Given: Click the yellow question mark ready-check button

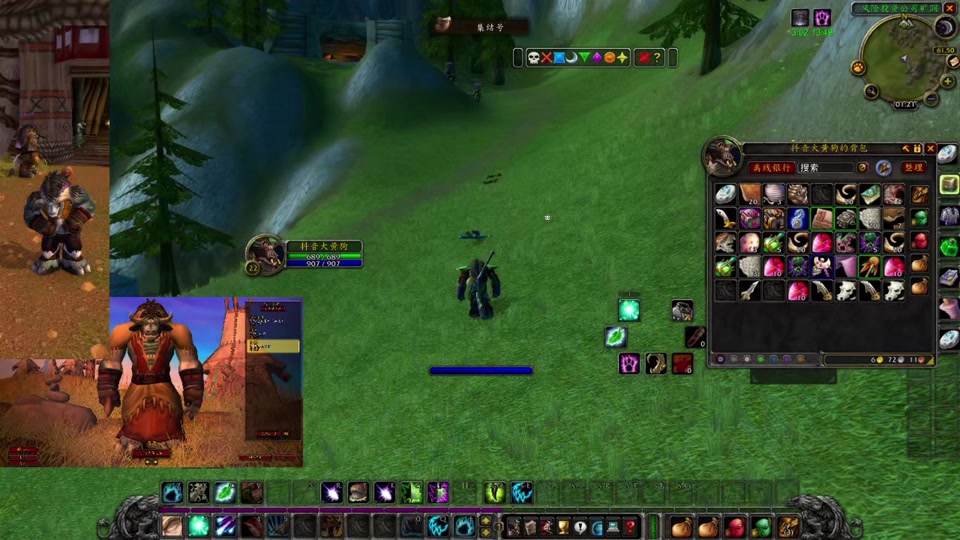Looking at the screenshot, I should pos(657,58).
